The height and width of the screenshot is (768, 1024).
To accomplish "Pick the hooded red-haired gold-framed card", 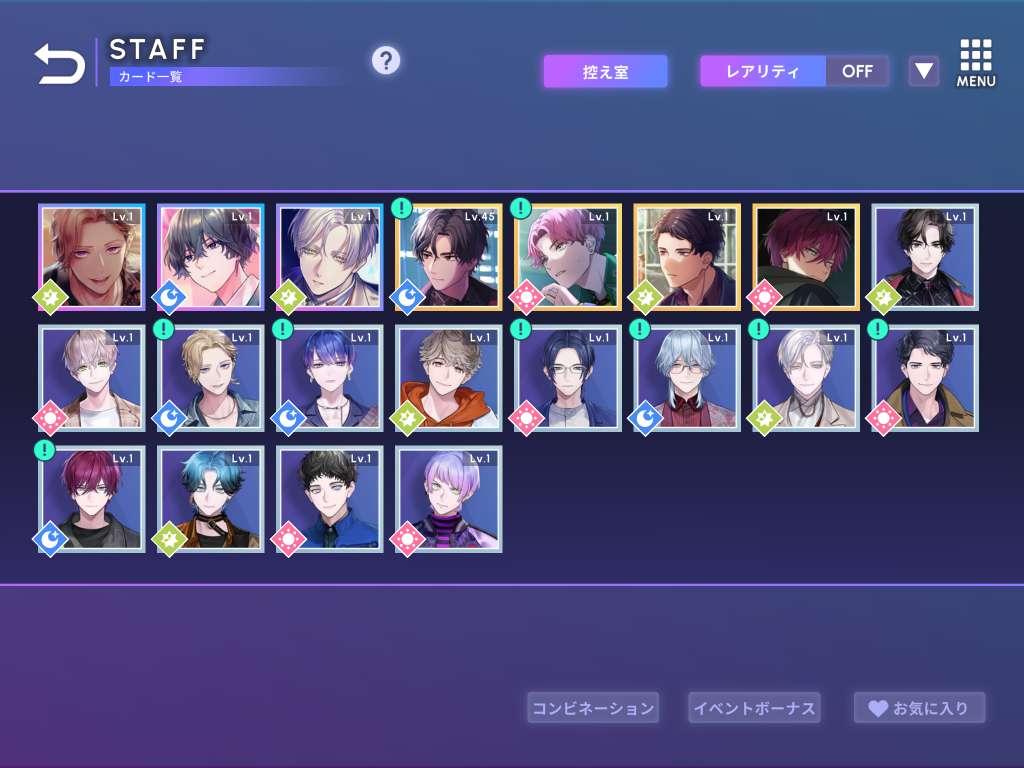I will pos(806,257).
